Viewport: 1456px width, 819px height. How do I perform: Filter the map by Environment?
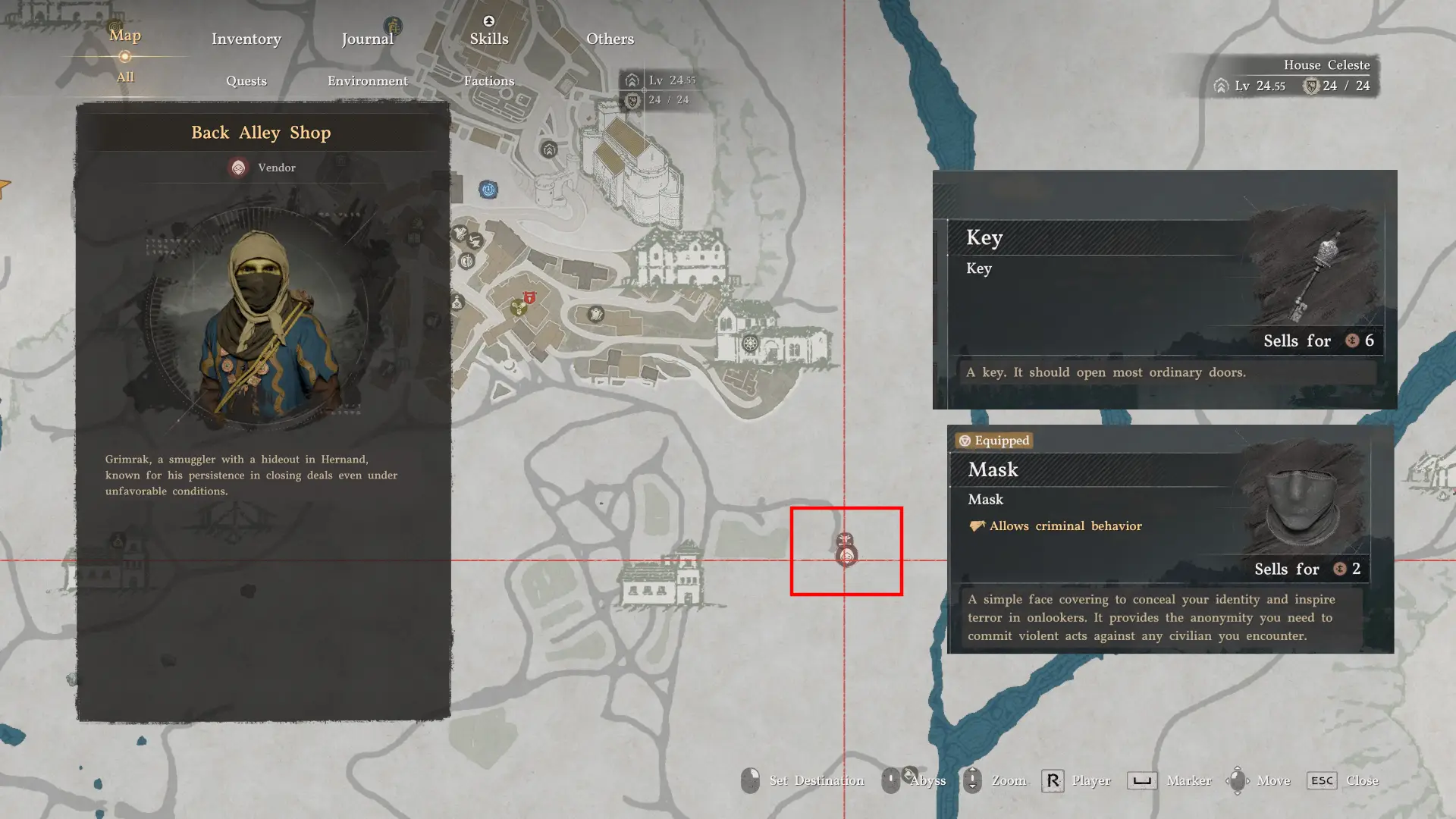[367, 81]
